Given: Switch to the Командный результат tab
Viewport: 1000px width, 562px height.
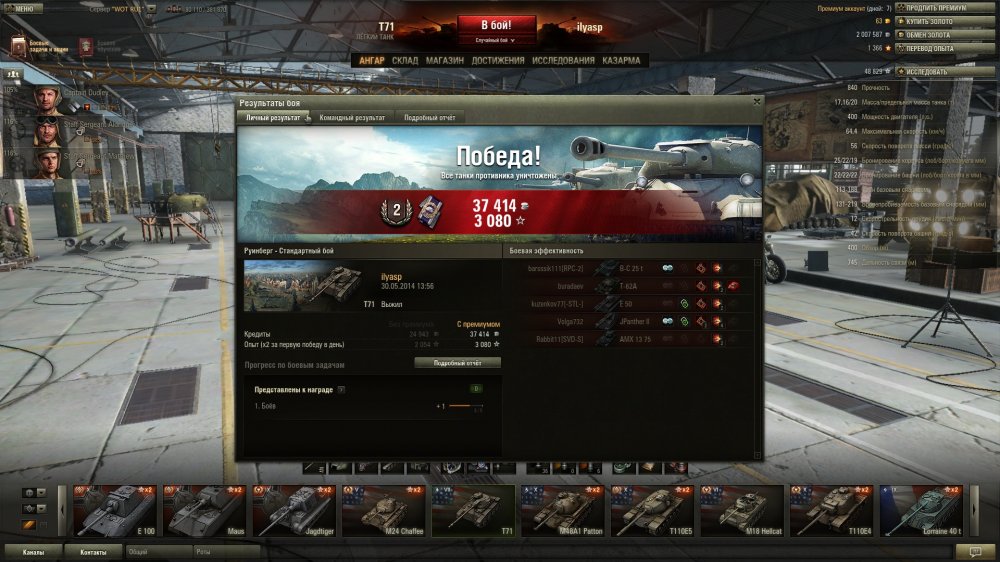Looking at the screenshot, I should [351, 118].
